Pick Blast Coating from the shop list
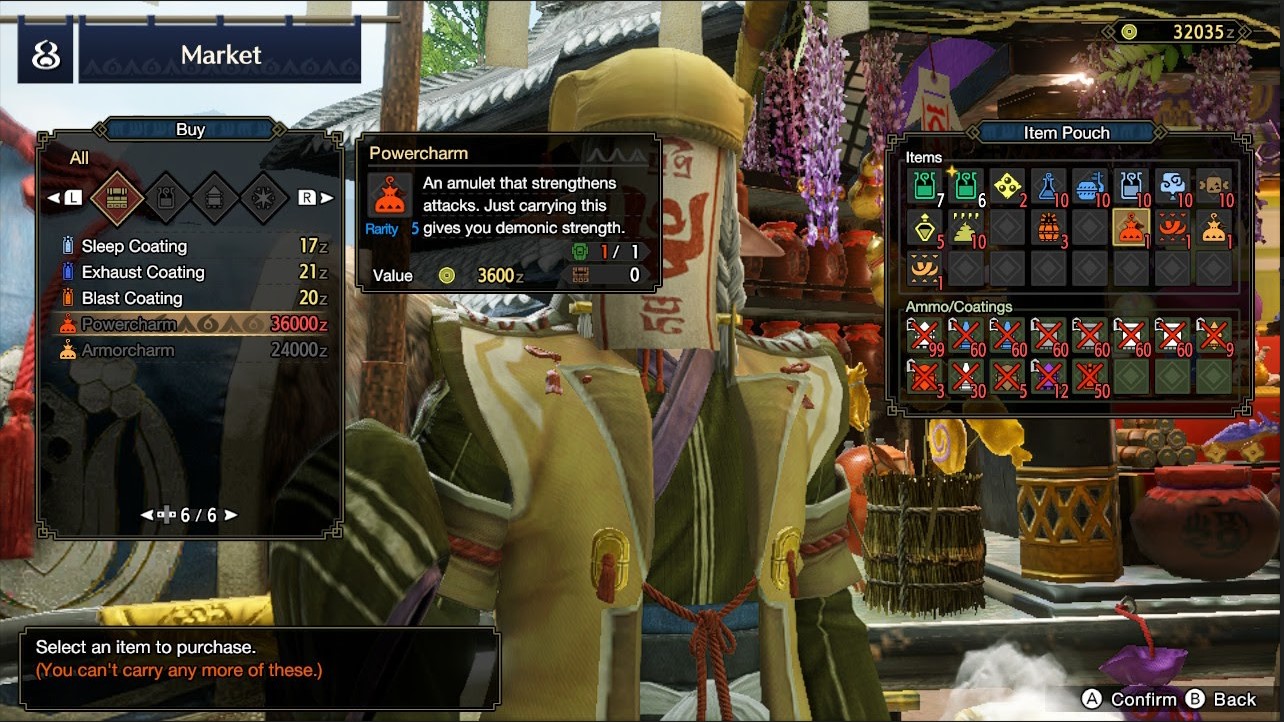Screen dimensions: 1284x722 point(132,298)
